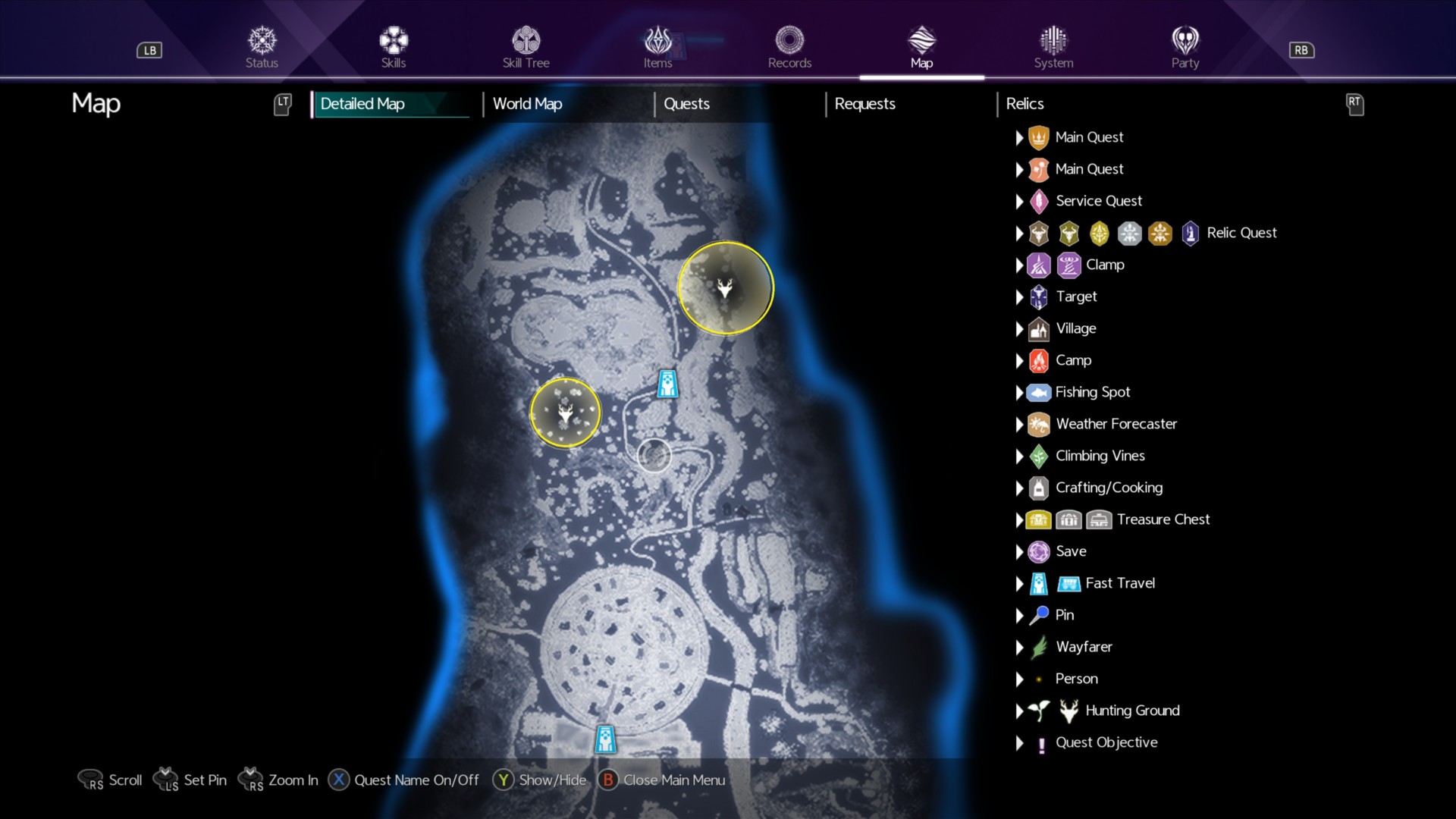Open the Quests tab
The image size is (1456, 819).
[686, 104]
